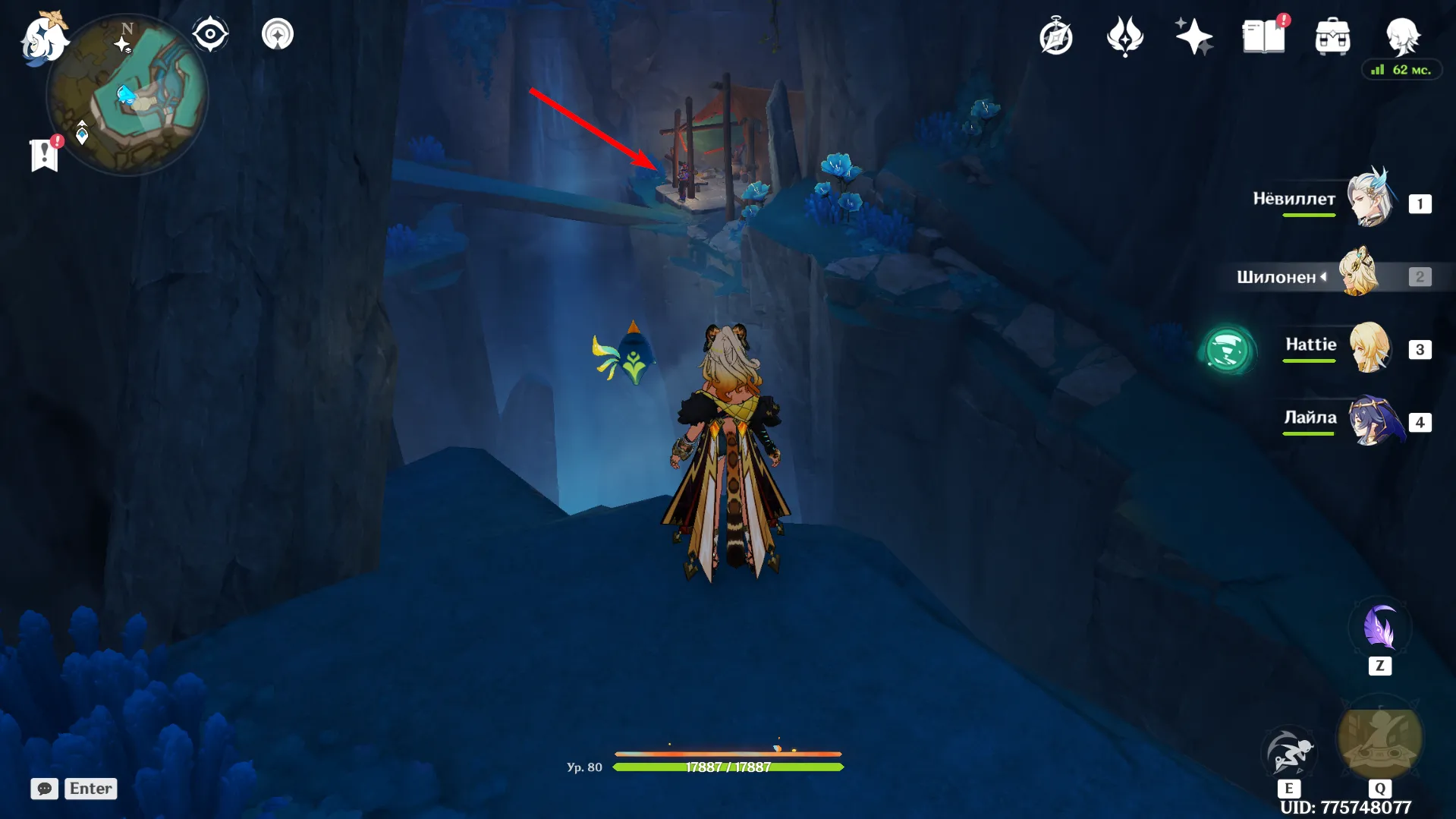Activate the elemental burst icon
The image size is (1456, 819).
click(x=1379, y=740)
